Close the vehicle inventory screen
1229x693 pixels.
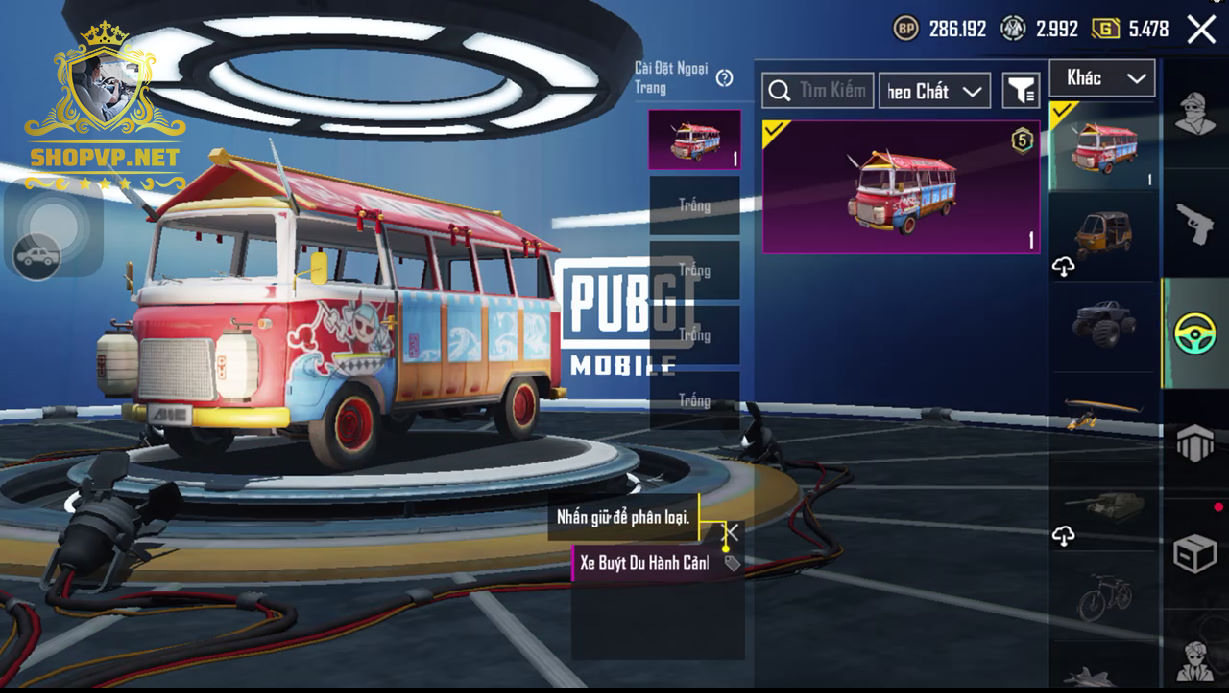click(x=1201, y=29)
